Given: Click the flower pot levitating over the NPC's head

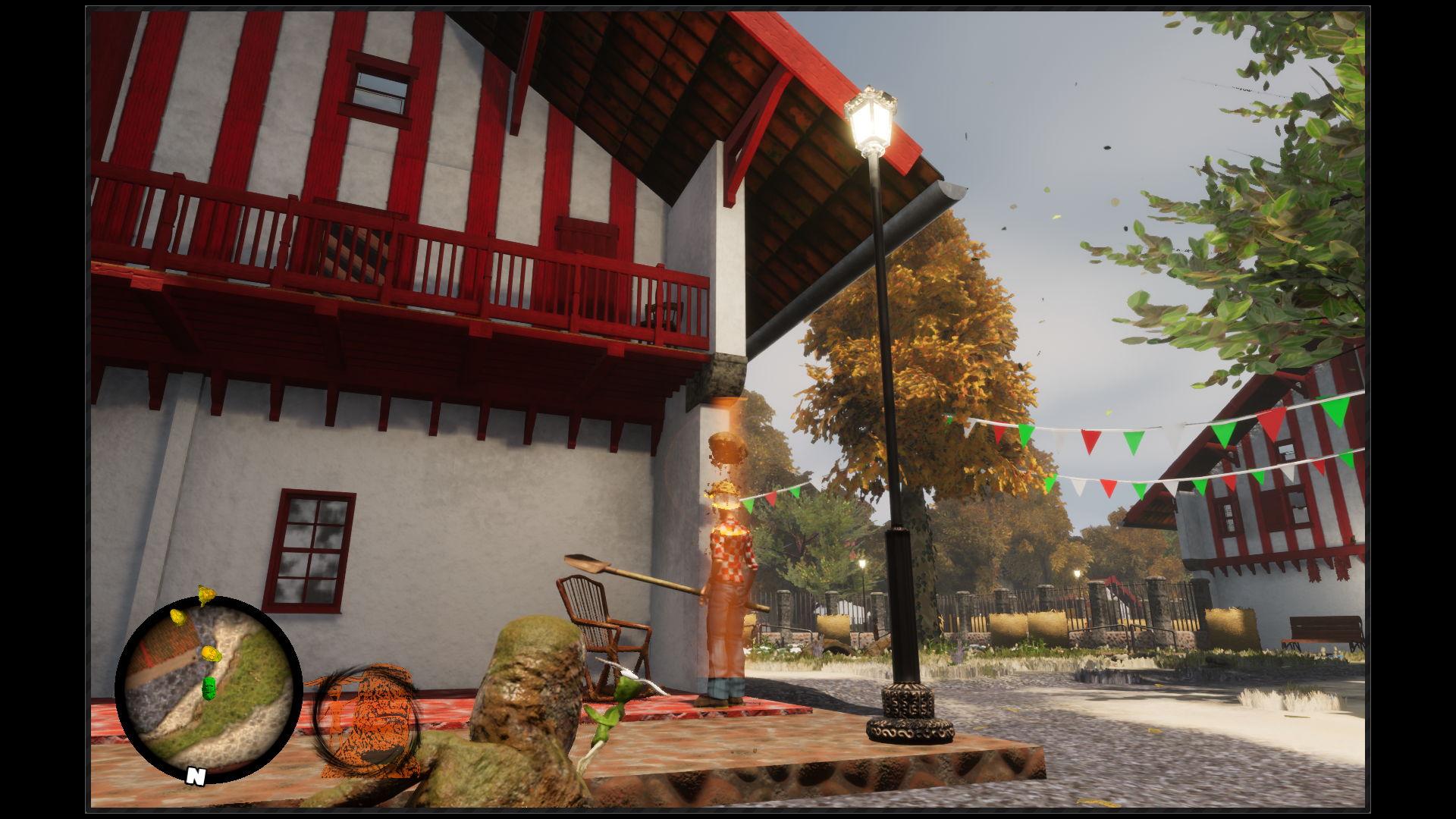Looking at the screenshot, I should coord(728,447).
